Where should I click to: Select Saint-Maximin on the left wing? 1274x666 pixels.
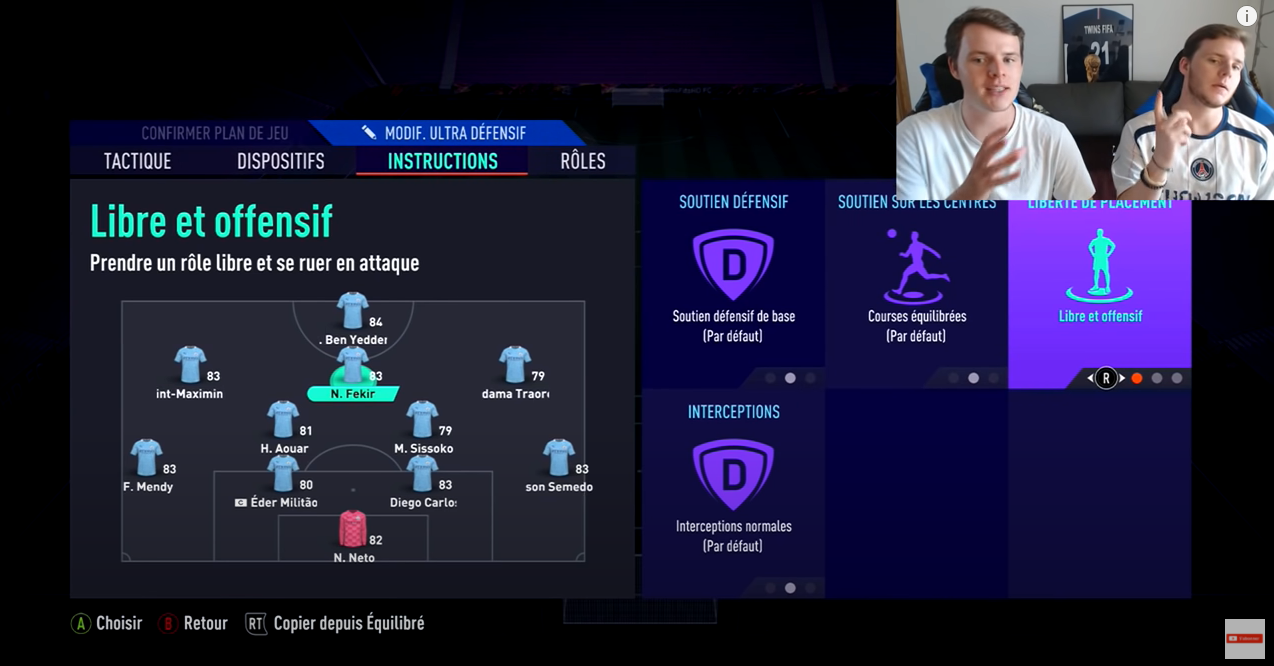[x=189, y=366]
